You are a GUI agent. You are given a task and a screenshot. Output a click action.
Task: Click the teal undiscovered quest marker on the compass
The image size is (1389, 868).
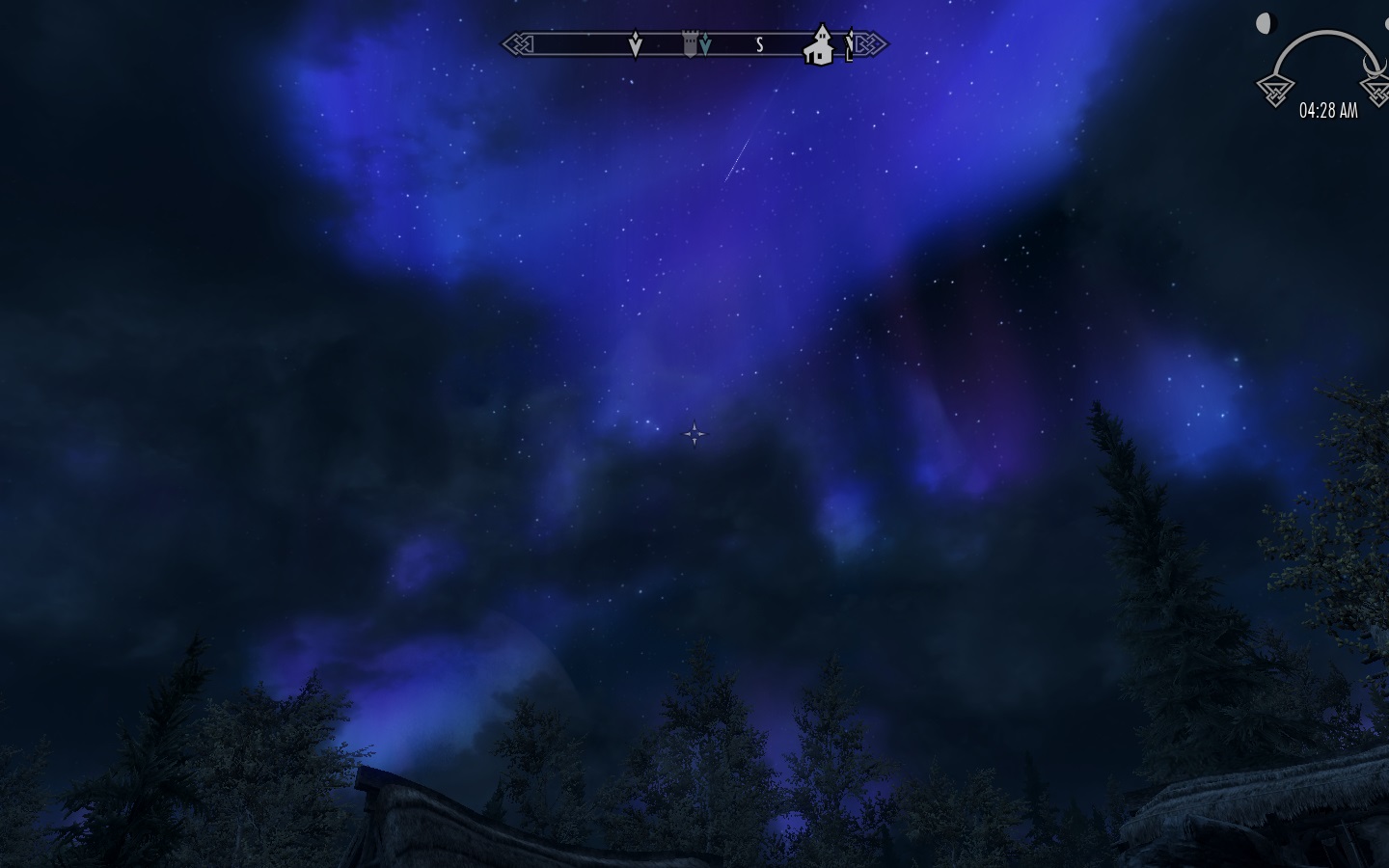pos(706,42)
